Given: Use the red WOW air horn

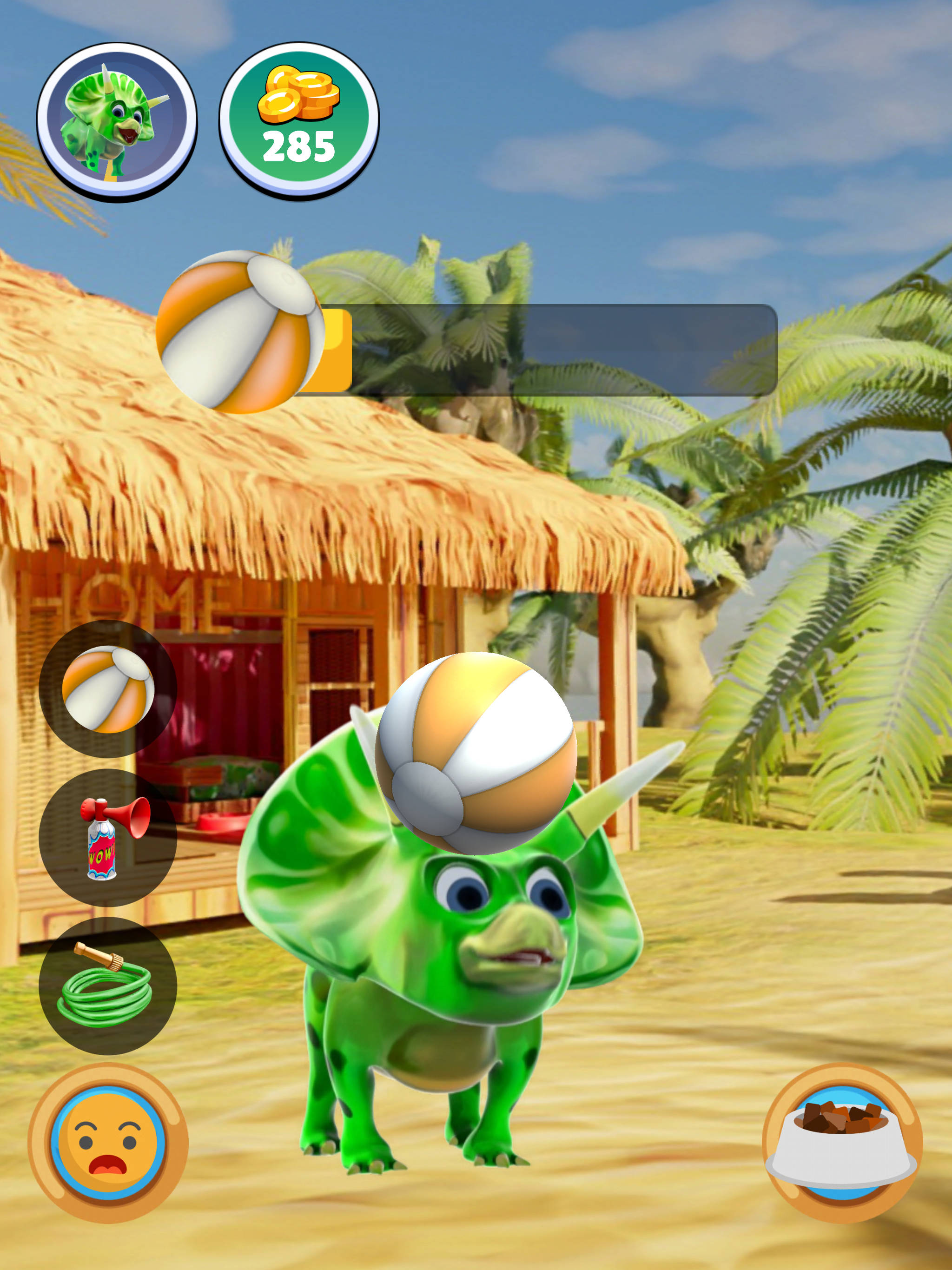Looking at the screenshot, I should [108, 838].
